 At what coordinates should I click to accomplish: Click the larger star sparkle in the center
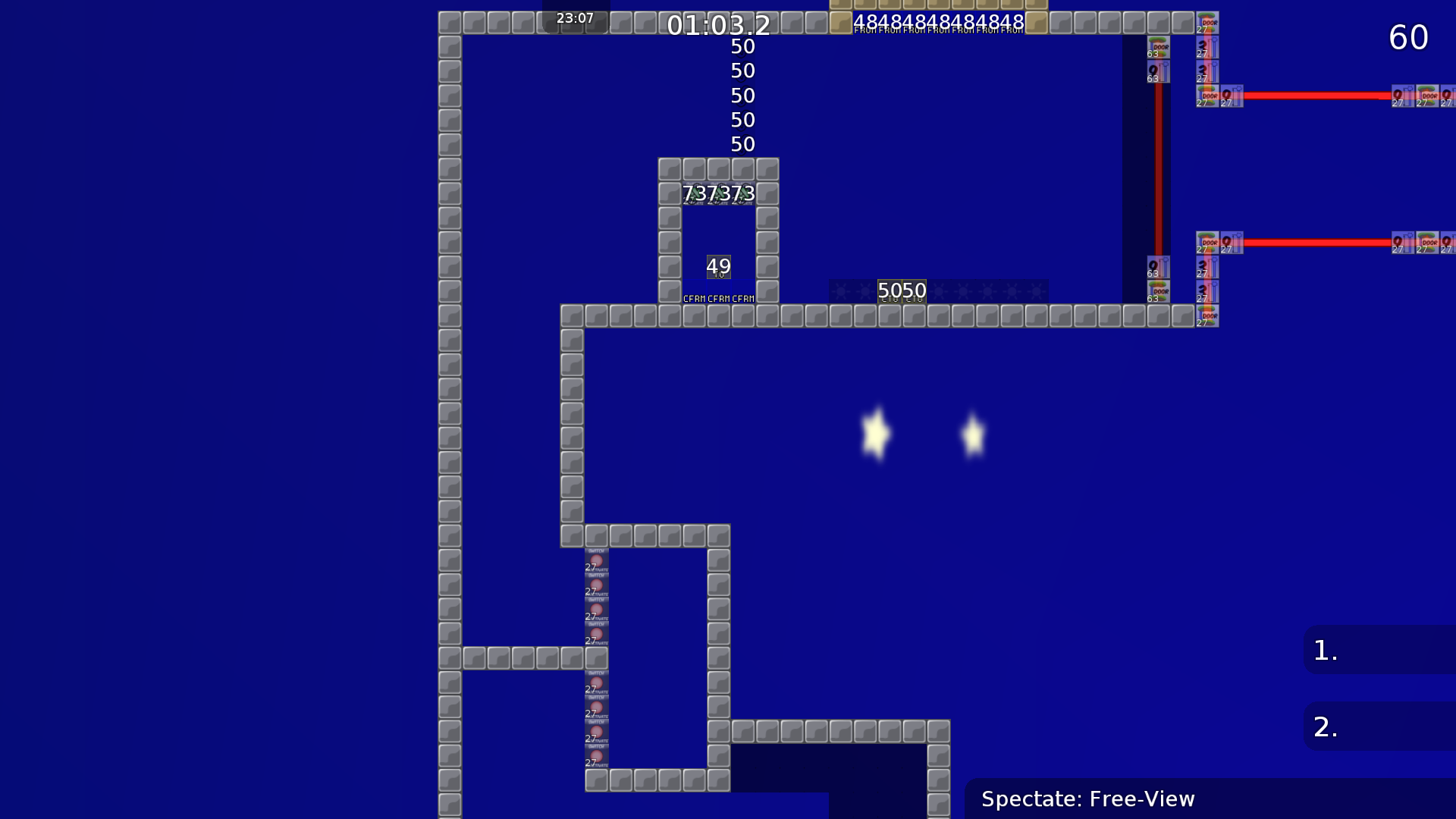876,432
